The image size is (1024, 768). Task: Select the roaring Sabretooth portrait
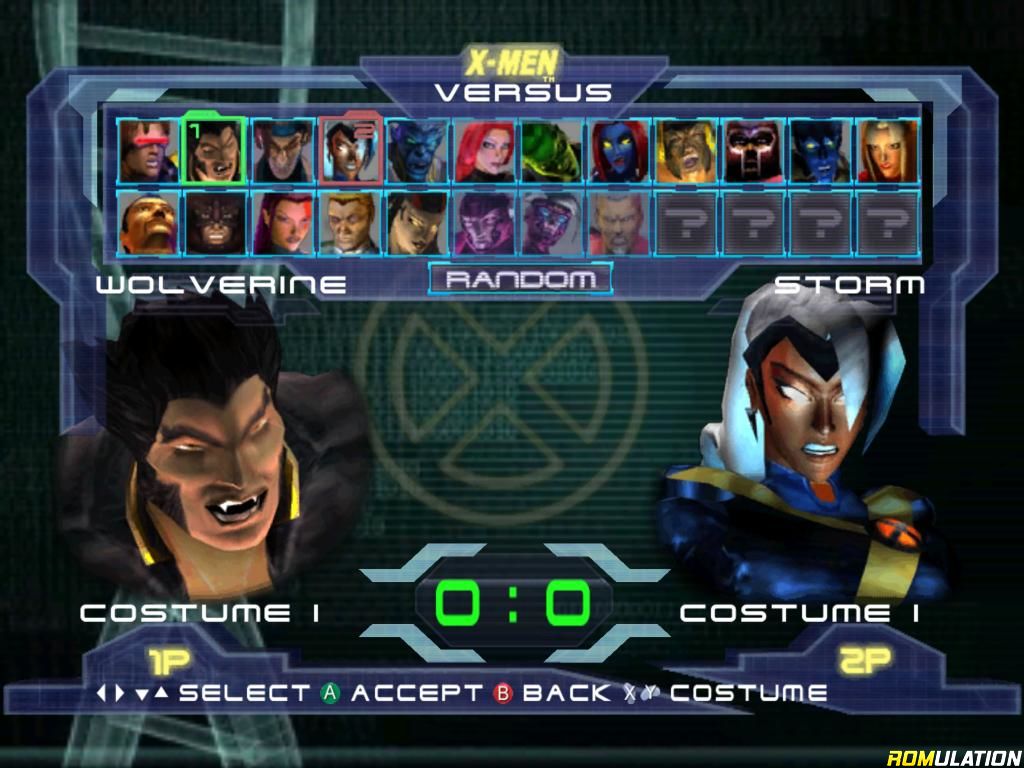686,151
